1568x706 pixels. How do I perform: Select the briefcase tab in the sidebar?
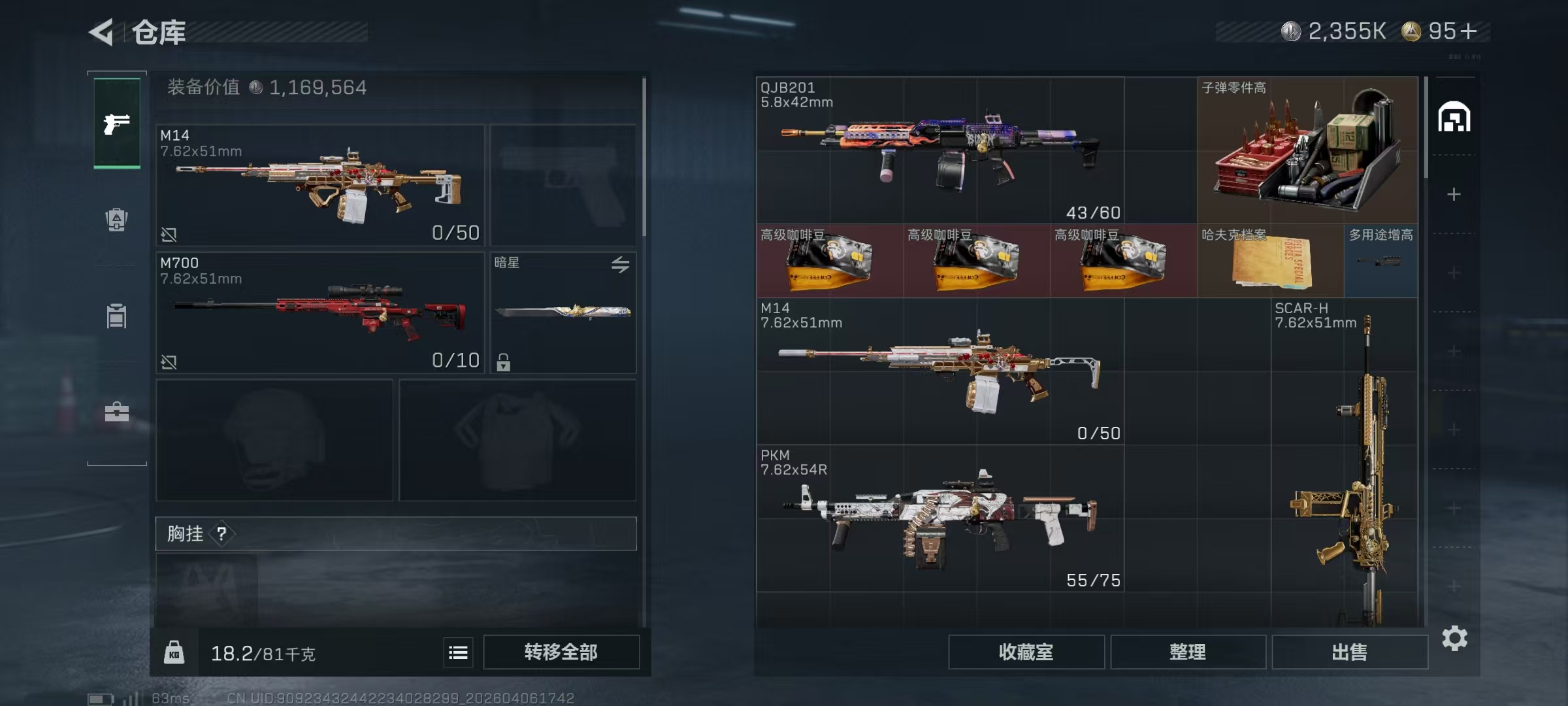click(x=117, y=412)
